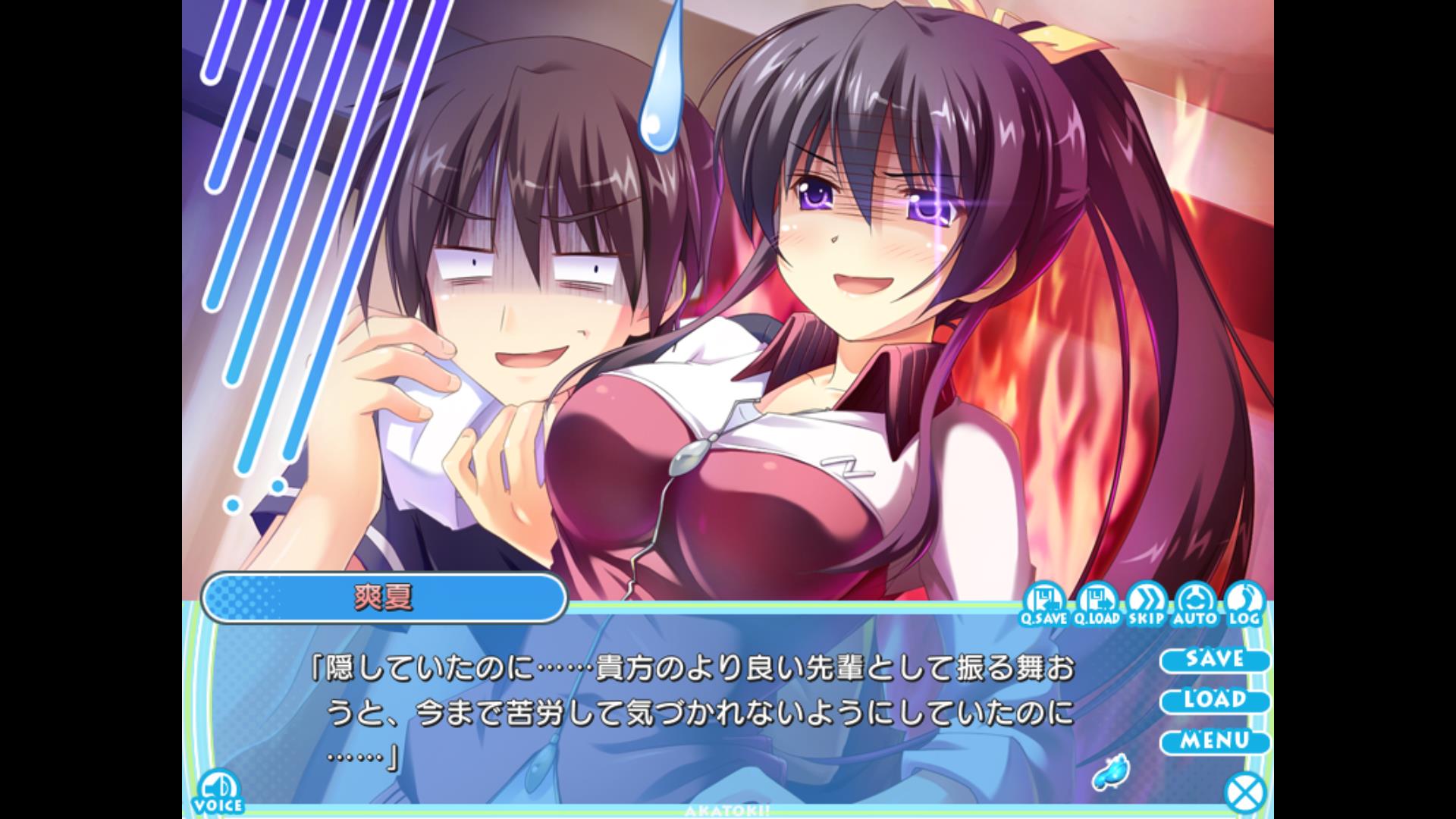Open the LOAD game screen
Image resolution: width=1456 pixels, height=819 pixels.
[1214, 700]
